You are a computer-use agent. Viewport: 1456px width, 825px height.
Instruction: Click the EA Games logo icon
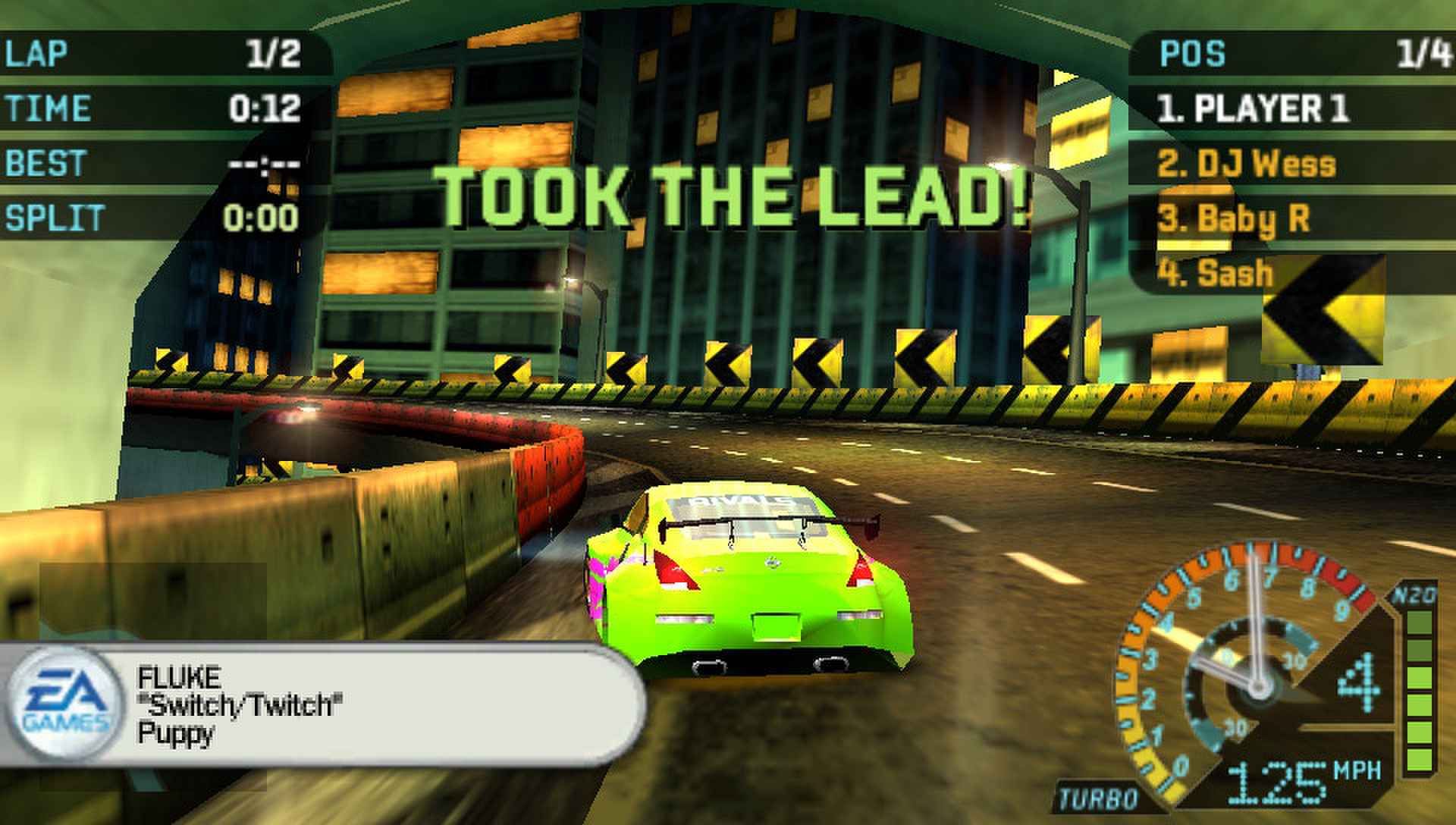[x=64, y=703]
